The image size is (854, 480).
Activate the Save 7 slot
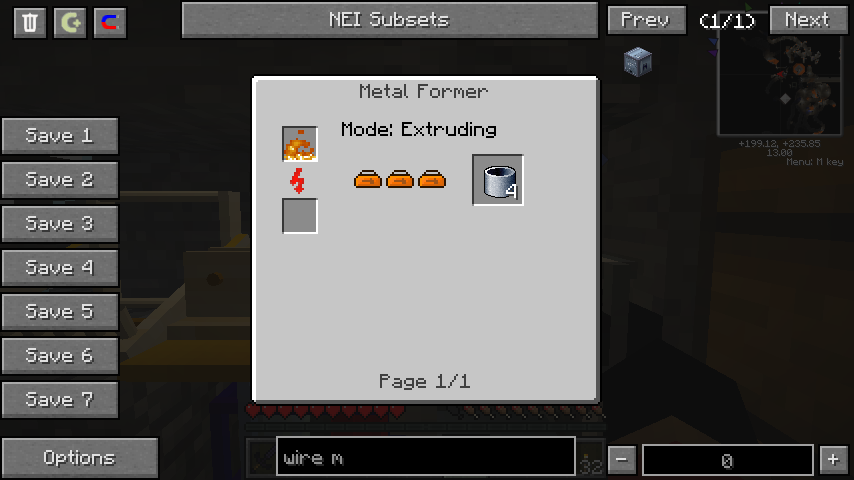click(x=60, y=400)
